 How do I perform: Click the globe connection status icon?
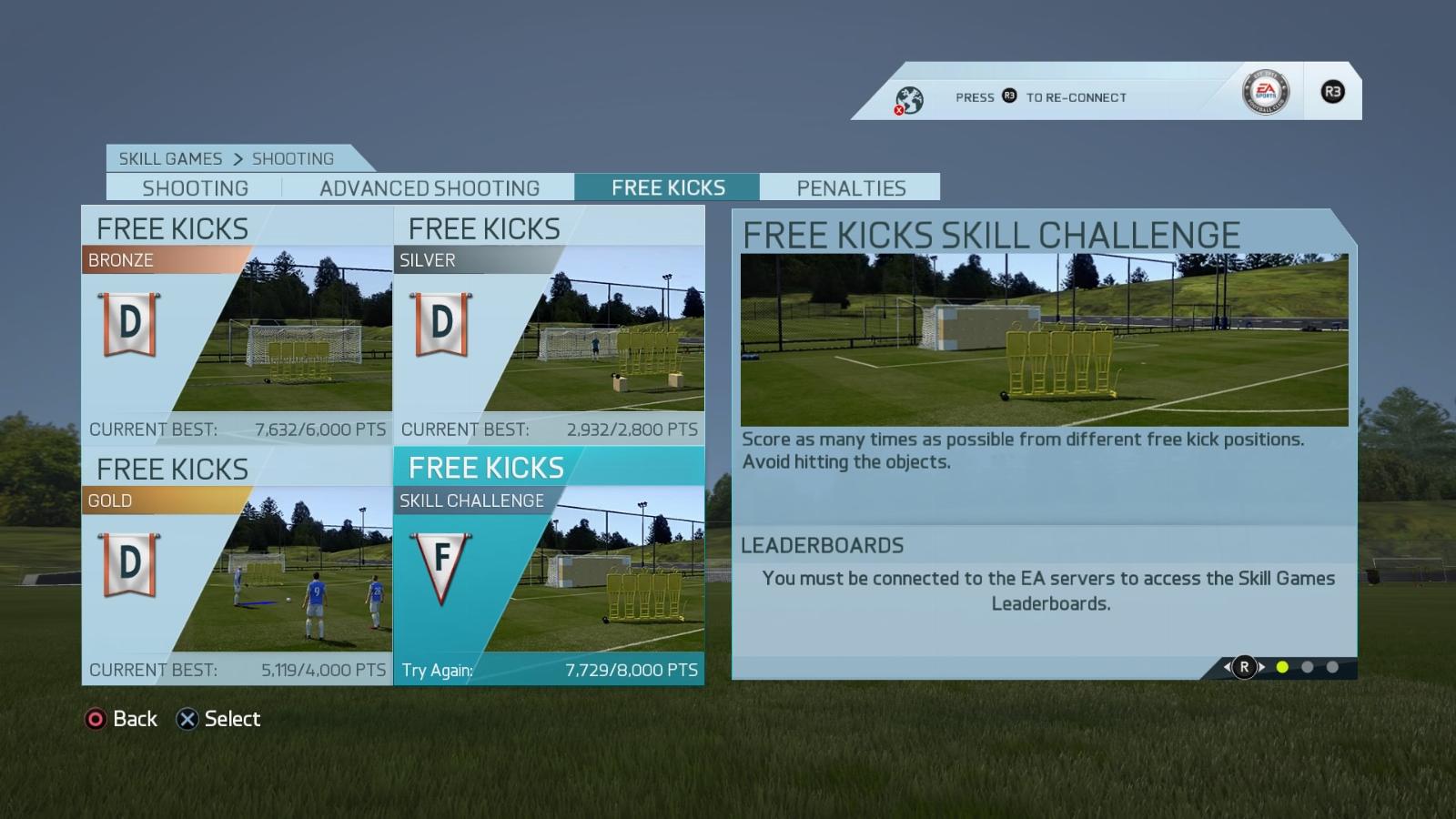(908, 99)
